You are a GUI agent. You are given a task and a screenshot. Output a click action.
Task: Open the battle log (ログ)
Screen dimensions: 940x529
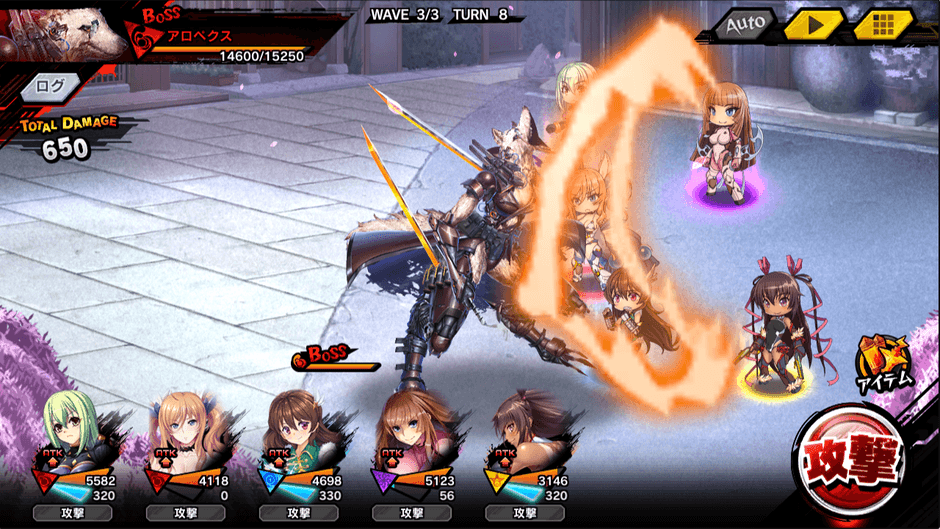49,86
